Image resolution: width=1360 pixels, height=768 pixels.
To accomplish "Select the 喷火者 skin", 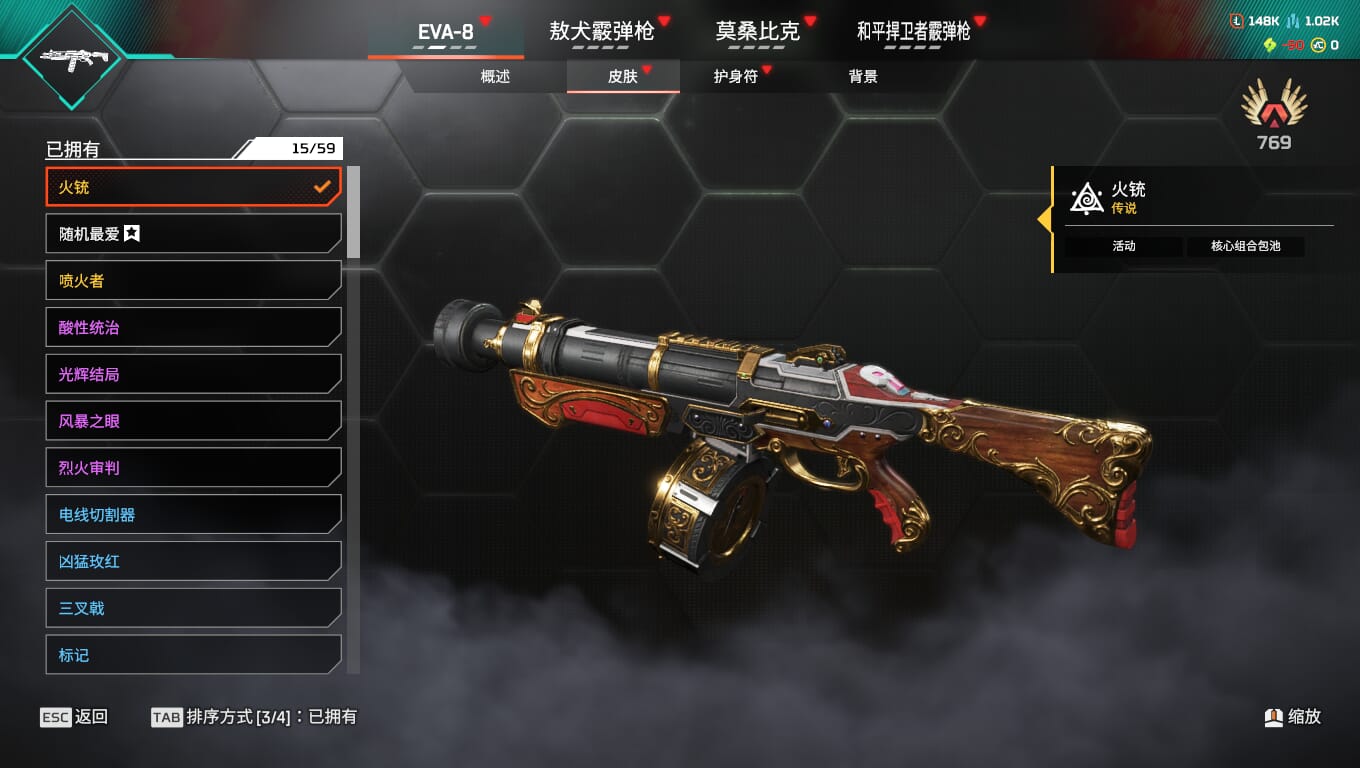I will pyautogui.click(x=193, y=281).
